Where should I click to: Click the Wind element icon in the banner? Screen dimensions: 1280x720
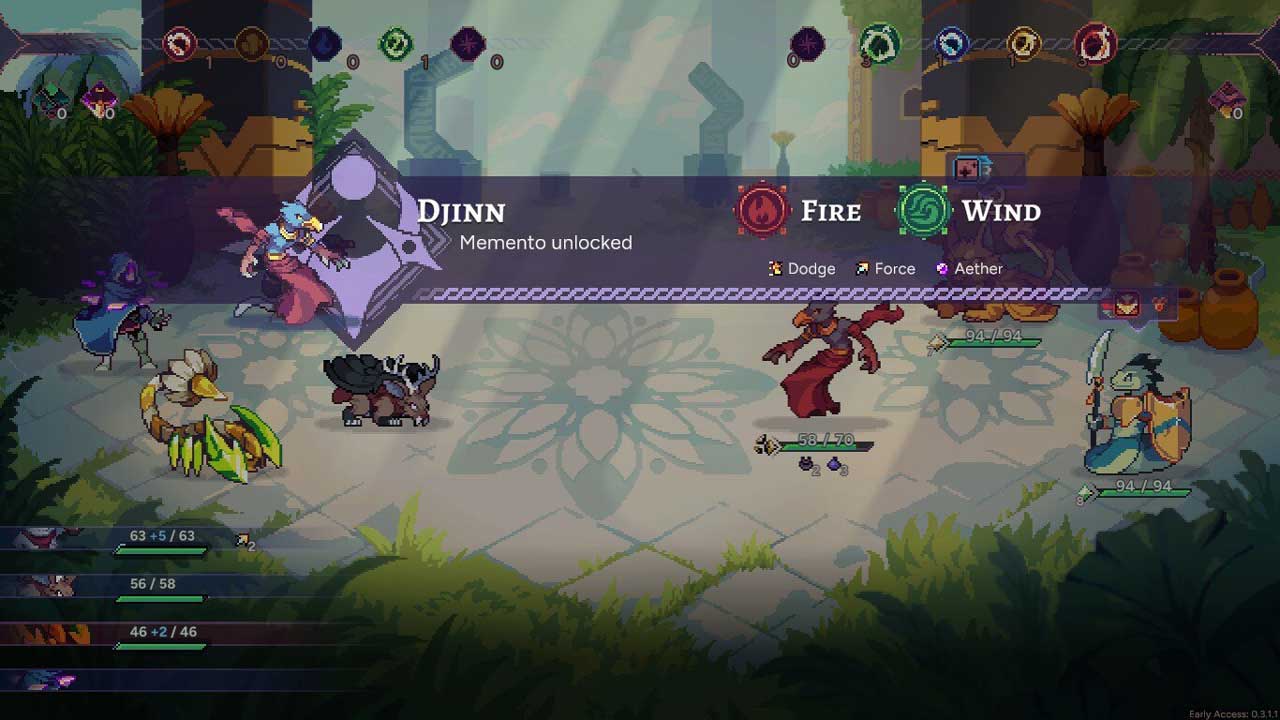923,211
